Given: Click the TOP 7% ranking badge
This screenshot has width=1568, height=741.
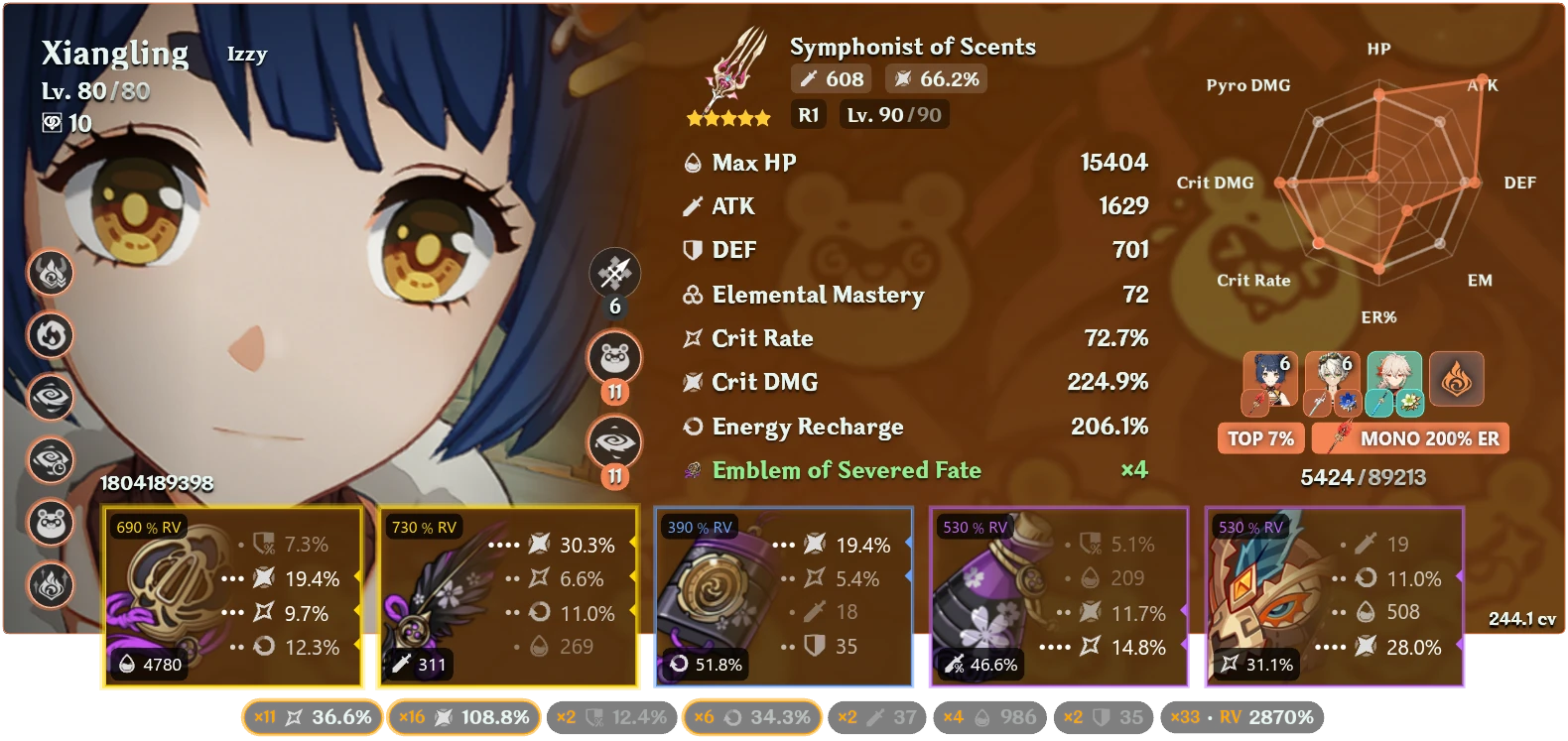Looking at the screenshot, I should (x=1260, y=437).
